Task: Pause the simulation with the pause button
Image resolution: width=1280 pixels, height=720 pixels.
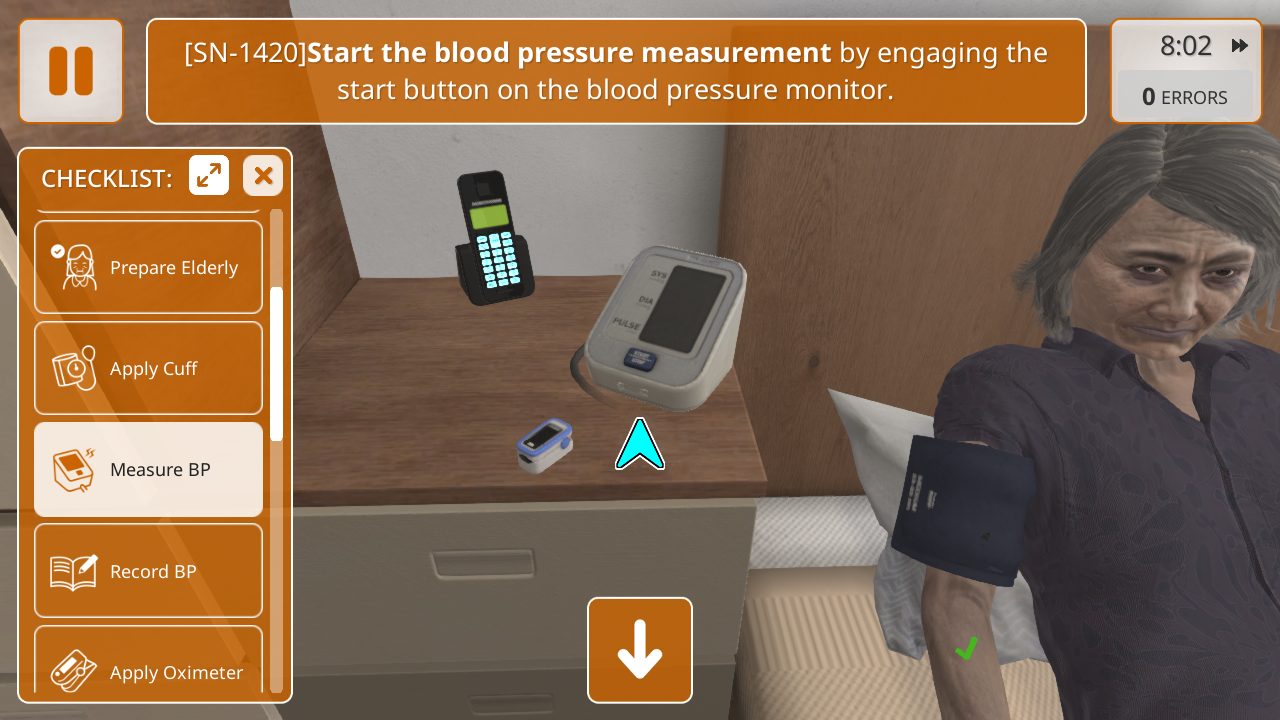Action: [71, 71]
